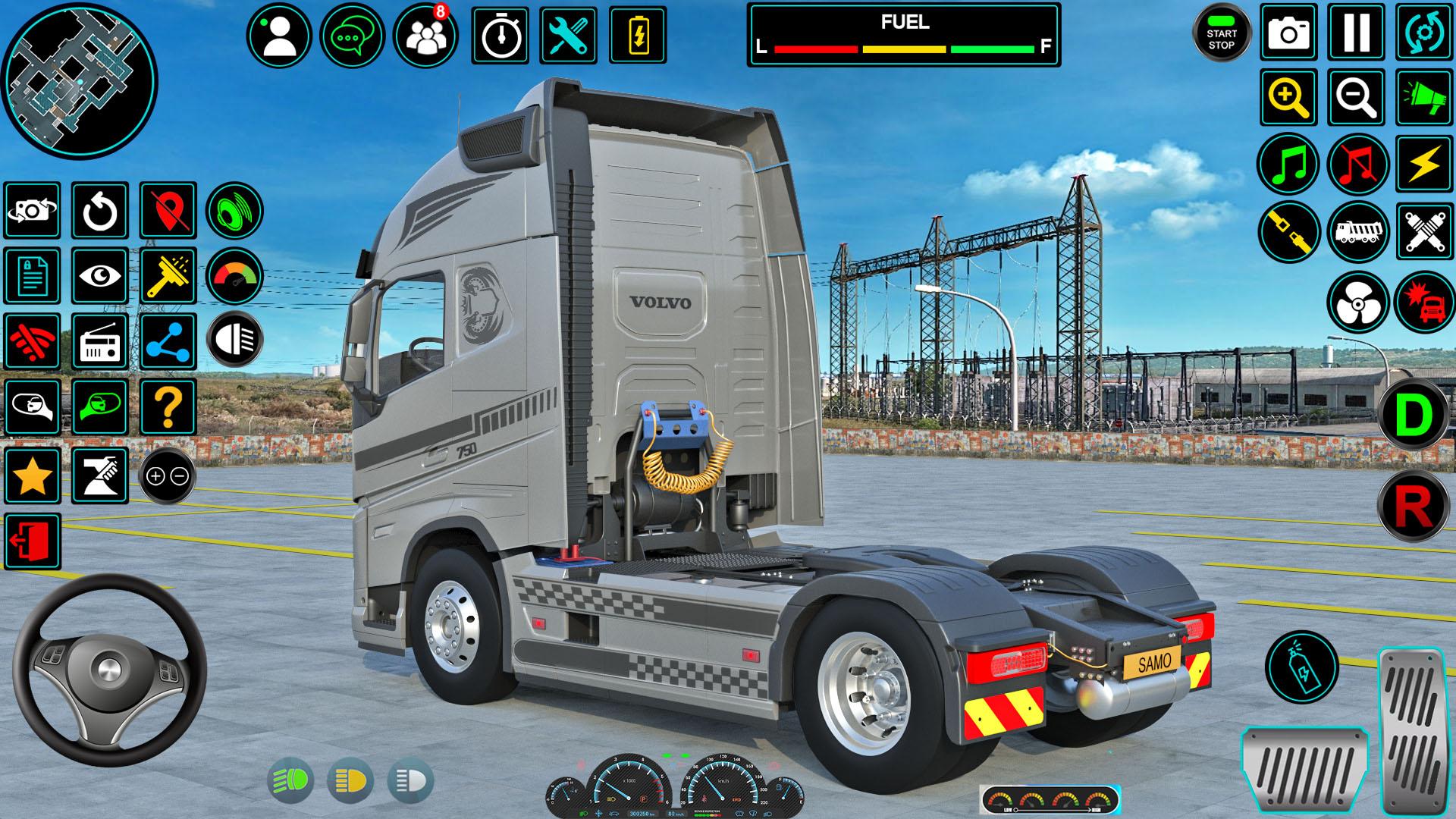1456x819 pixels.
Task: Shift into Drive with the D button
Action: (1414, 416)
